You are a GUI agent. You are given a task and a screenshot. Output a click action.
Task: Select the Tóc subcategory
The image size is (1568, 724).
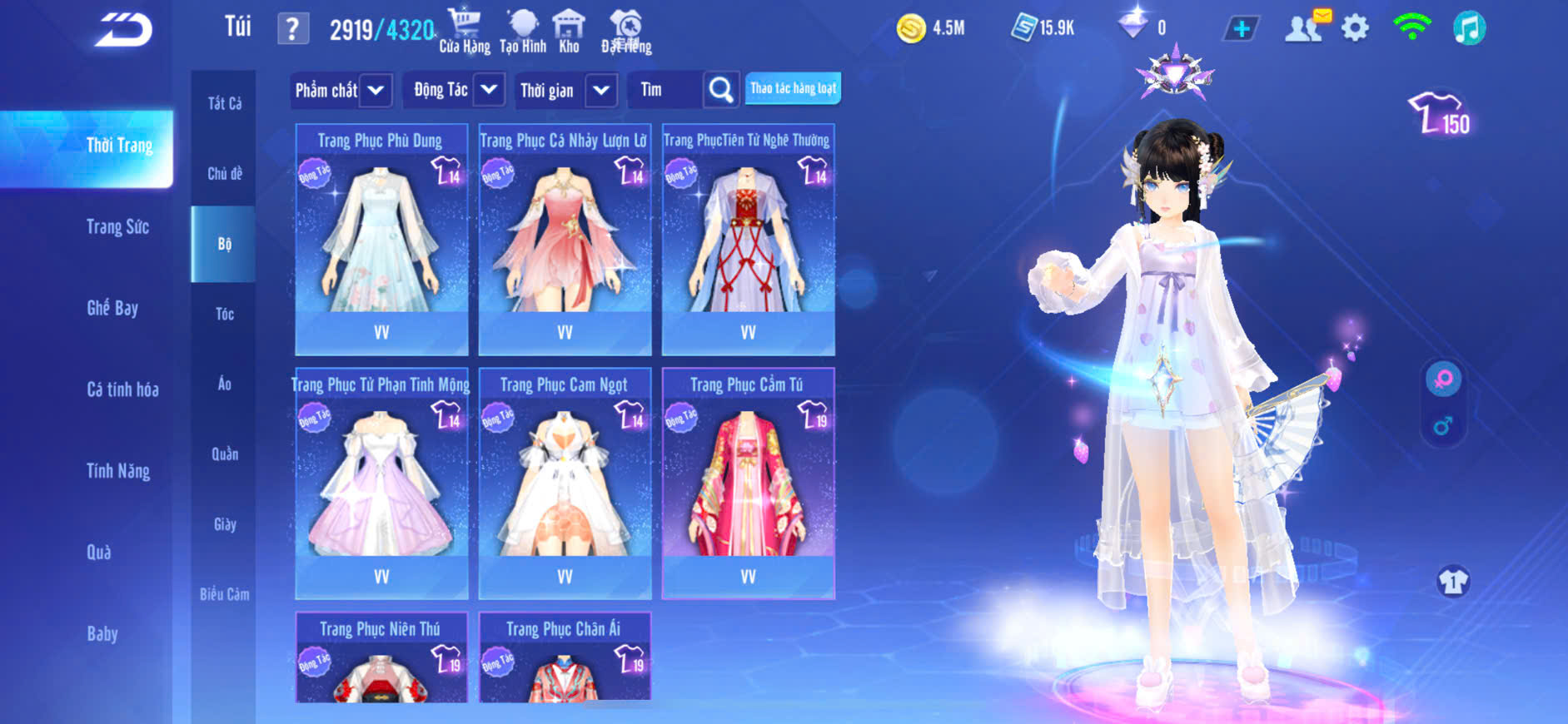tap(224, 314)
